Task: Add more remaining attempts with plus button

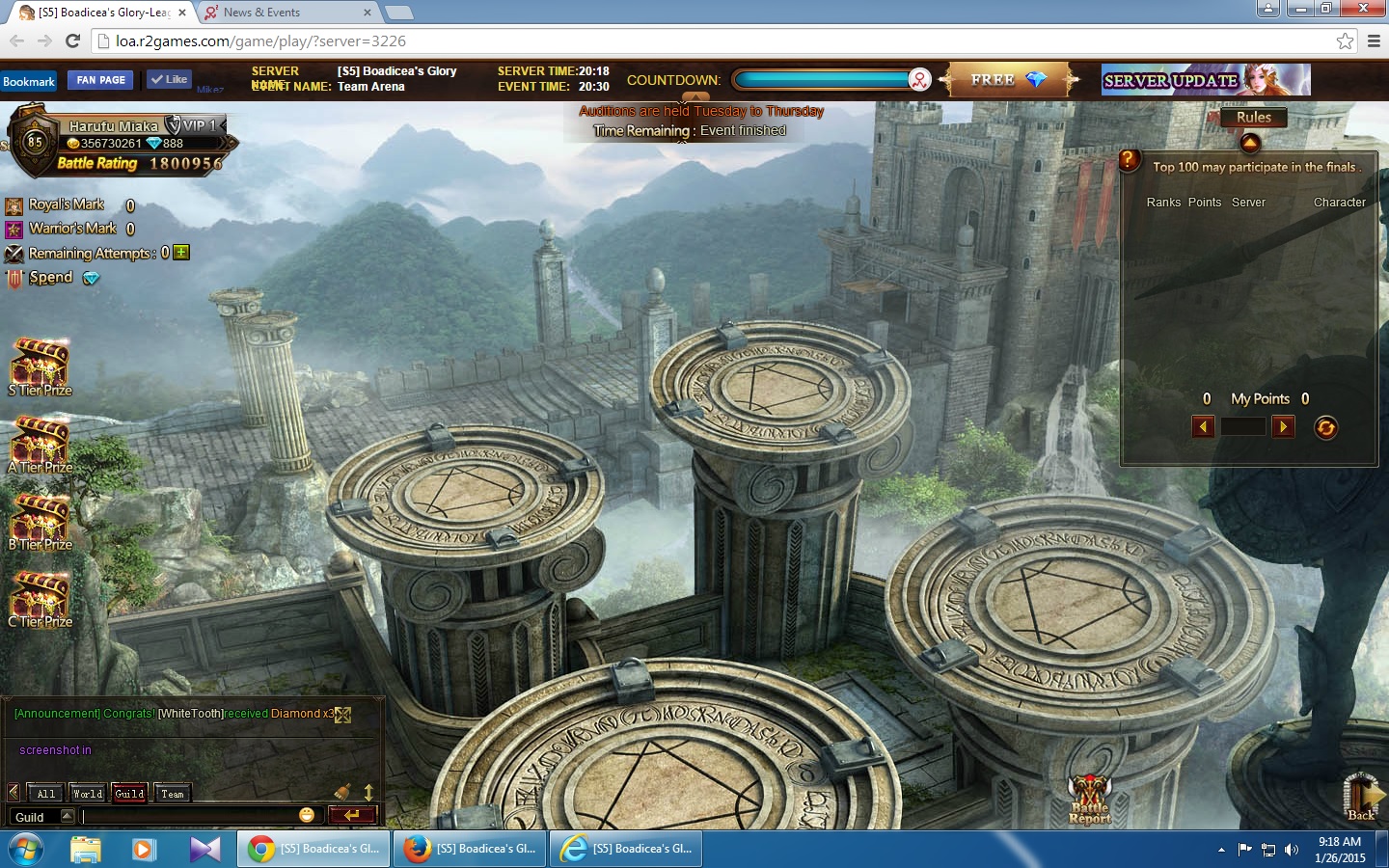Action: tap(181, 253)
